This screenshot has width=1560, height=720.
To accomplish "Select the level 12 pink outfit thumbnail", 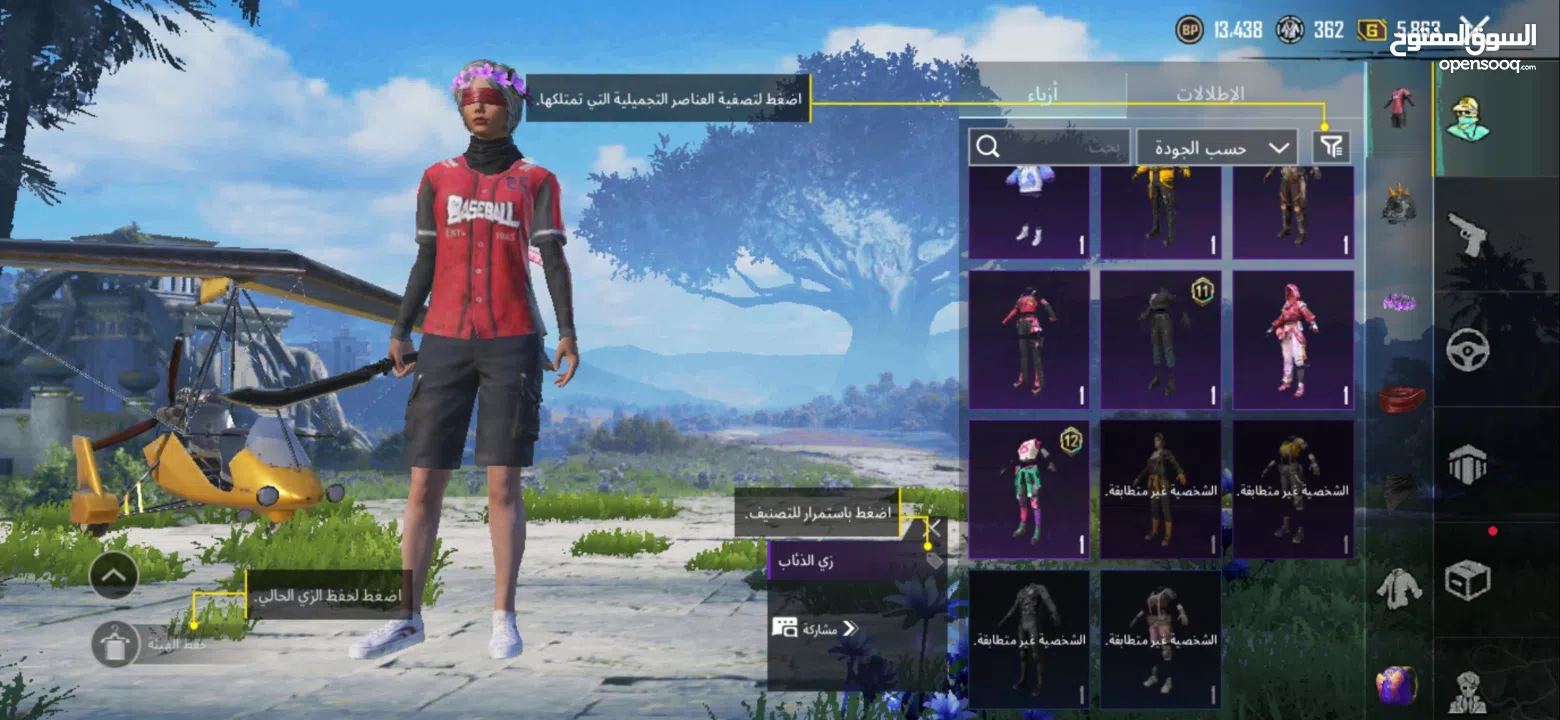I will (x=1029, y=487).
